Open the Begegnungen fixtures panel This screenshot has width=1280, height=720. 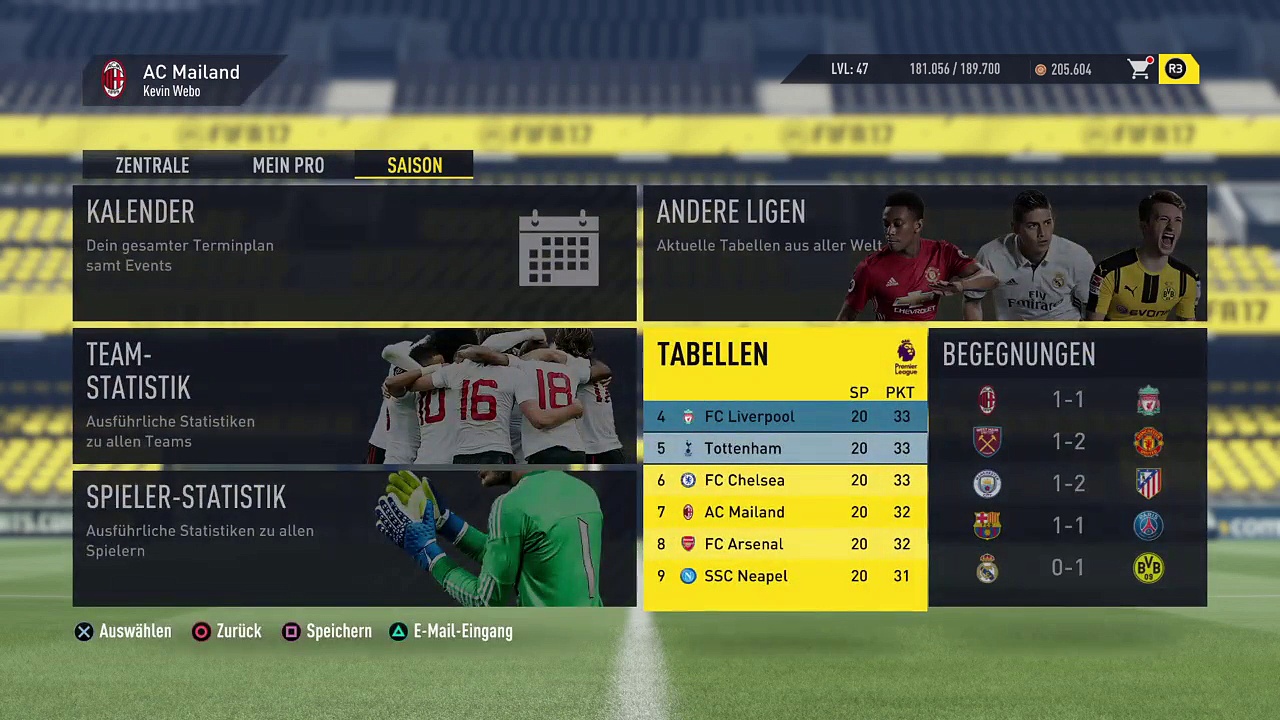(1067, 468)
